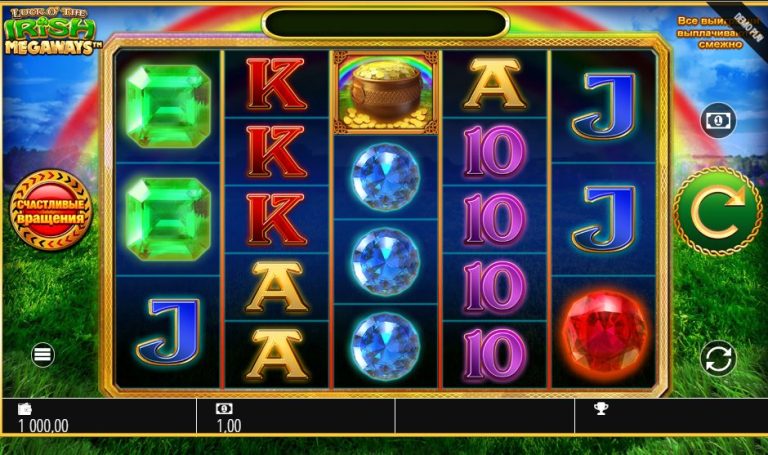Open the bet settings banknote icon
This screenshot has height=455, width=768.
717,120
